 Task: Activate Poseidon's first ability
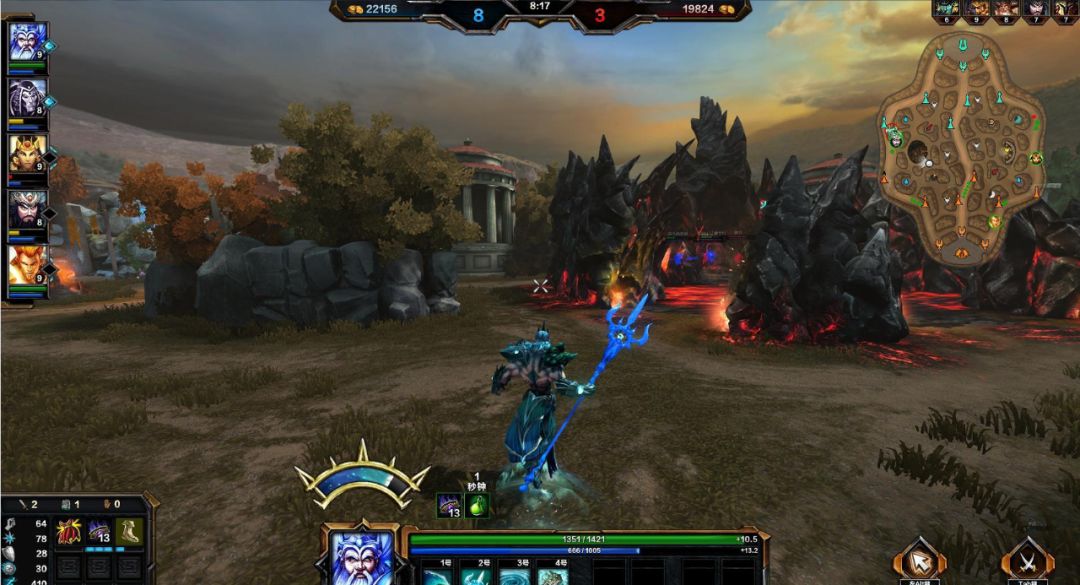(436, 577)
